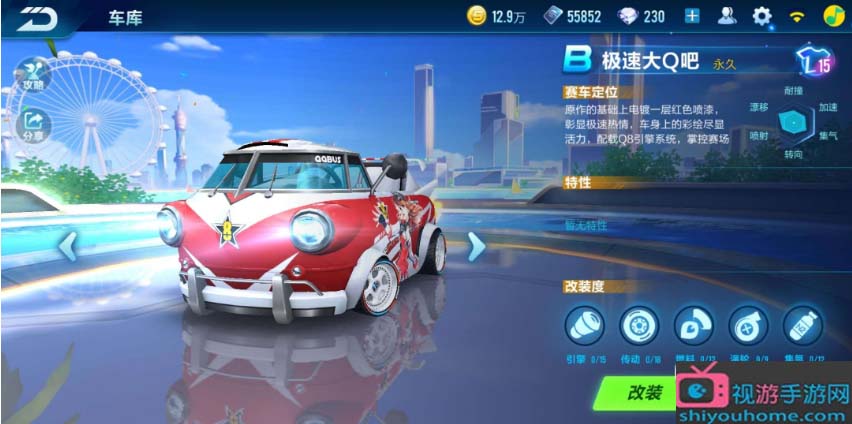This screenshot has width=852, height=424.
Task: Select the nitro bottle upgrade icon
Action: pos(800,326)
